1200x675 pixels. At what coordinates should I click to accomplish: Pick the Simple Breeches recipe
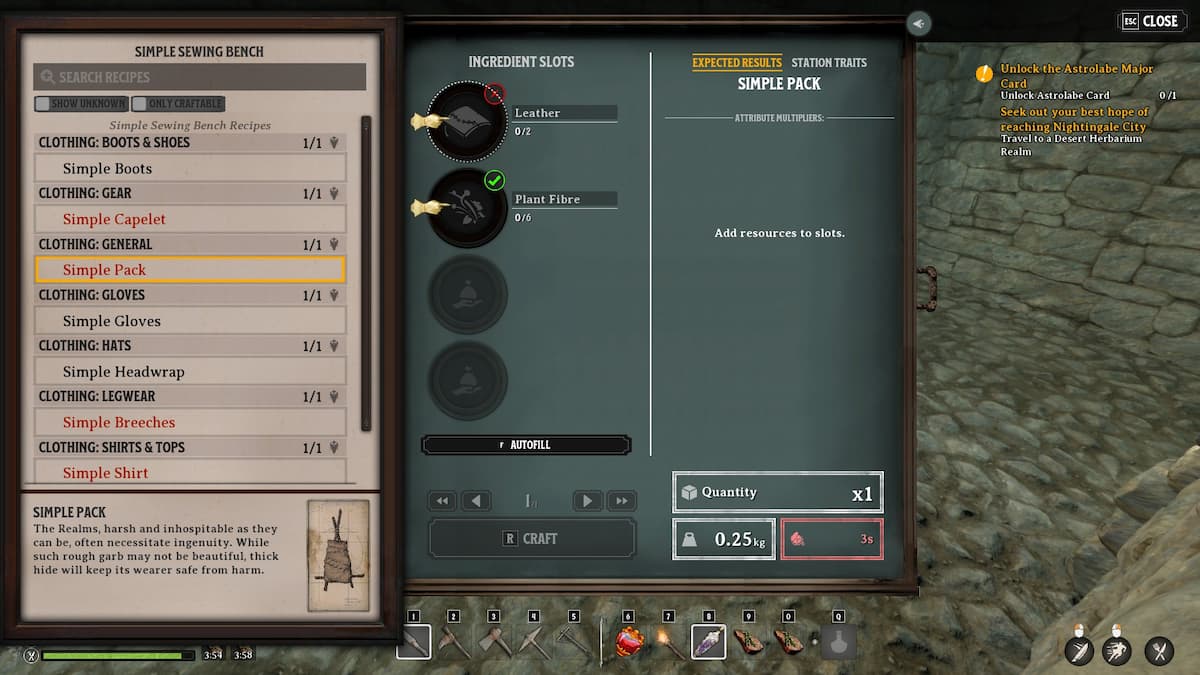190,422
